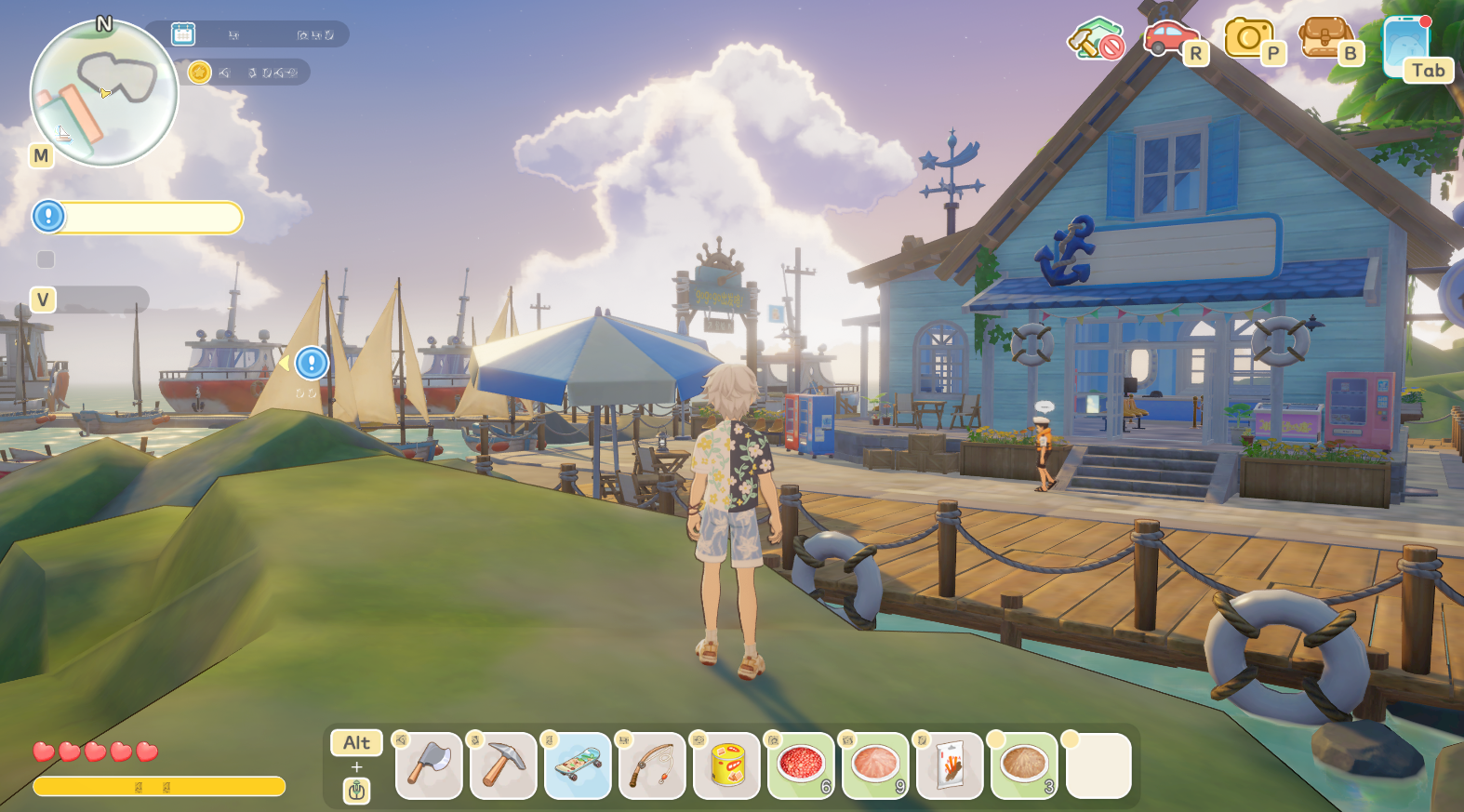Equip the pickaxe from the hotbar
Viewport: 1464px width, 812px height.
(503, 765)
